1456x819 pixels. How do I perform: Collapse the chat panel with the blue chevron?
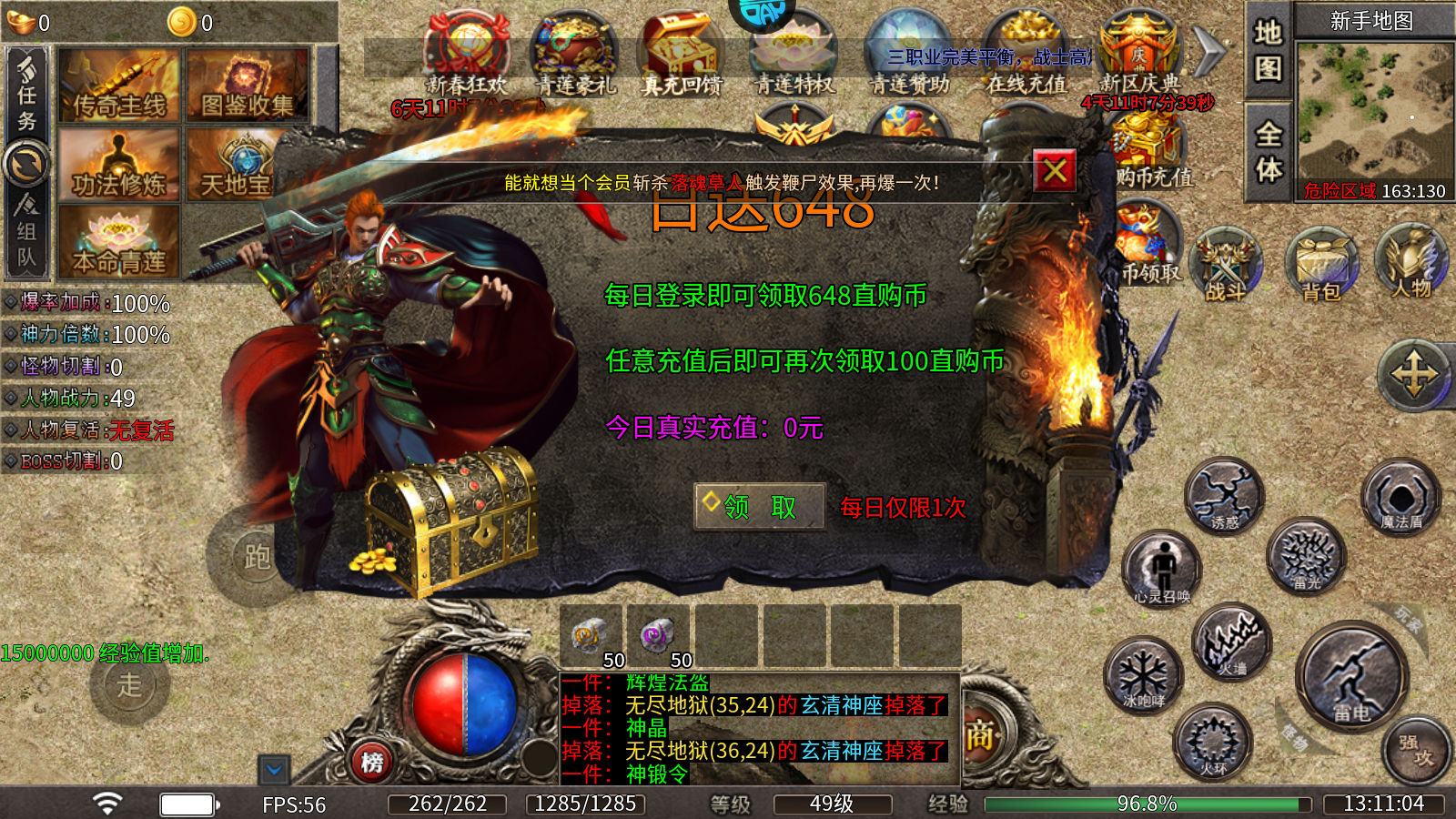pos(273,769)
